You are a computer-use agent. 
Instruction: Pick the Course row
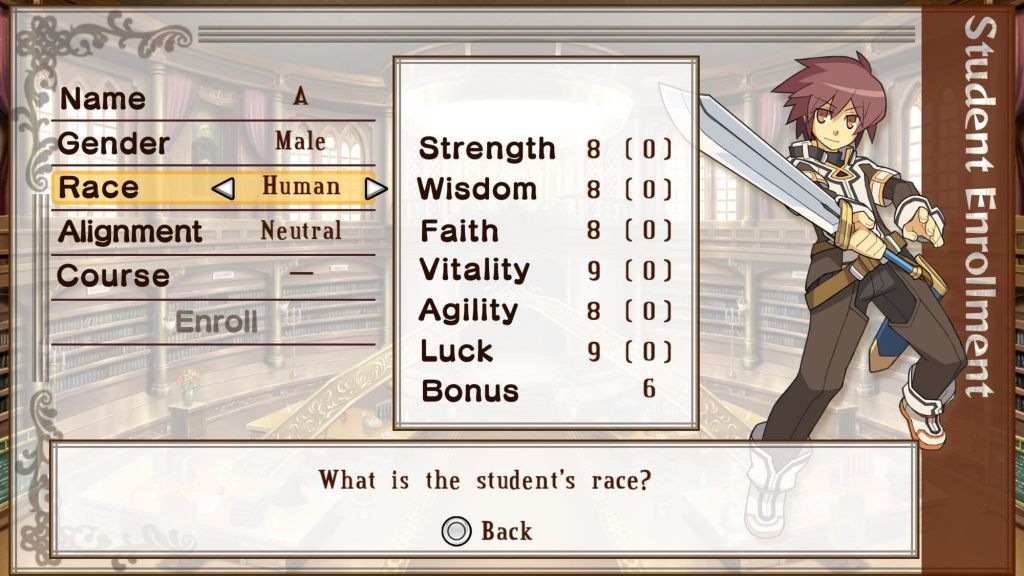(x=213, y=275)
